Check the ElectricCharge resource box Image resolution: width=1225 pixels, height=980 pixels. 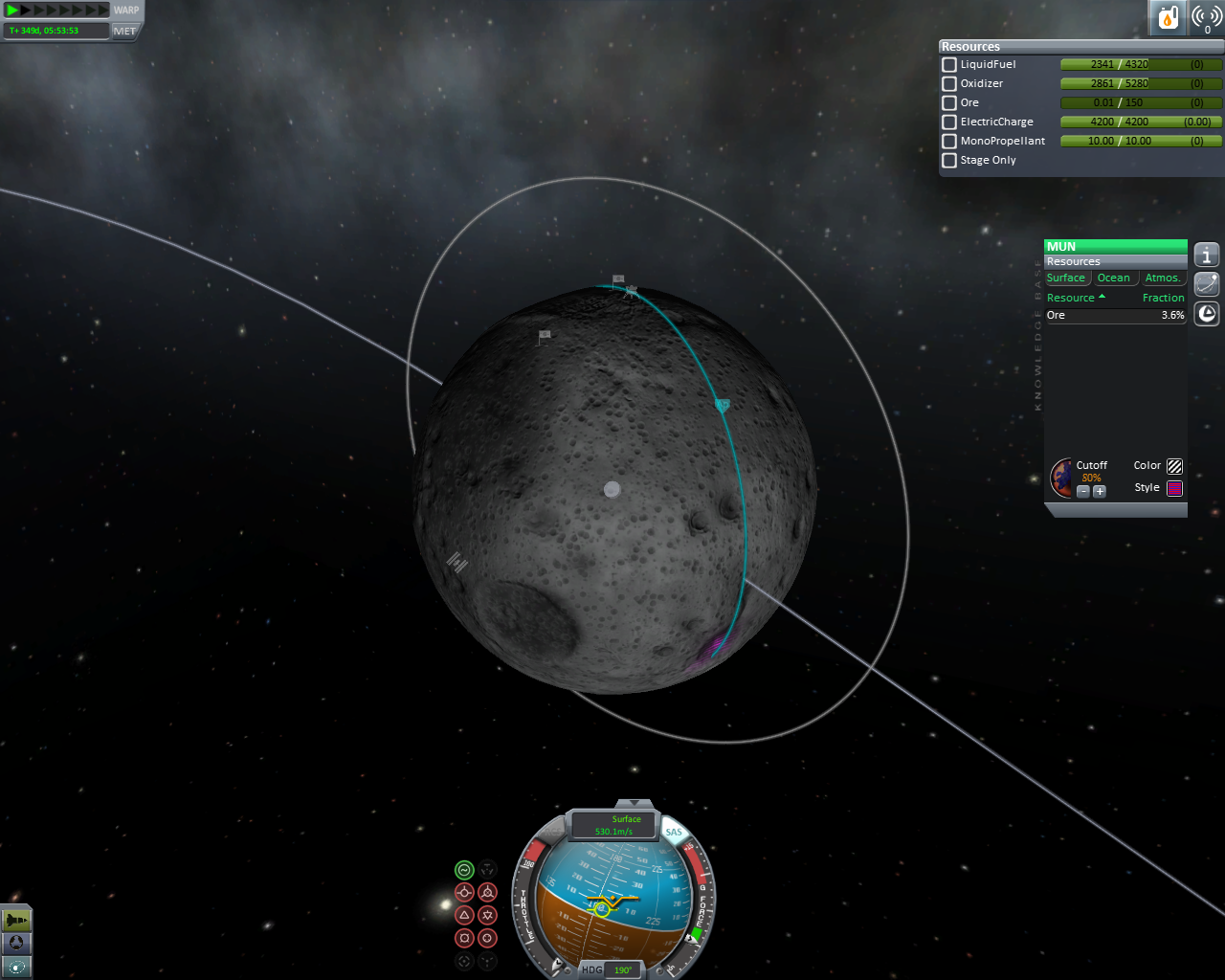tap(949, 122)
